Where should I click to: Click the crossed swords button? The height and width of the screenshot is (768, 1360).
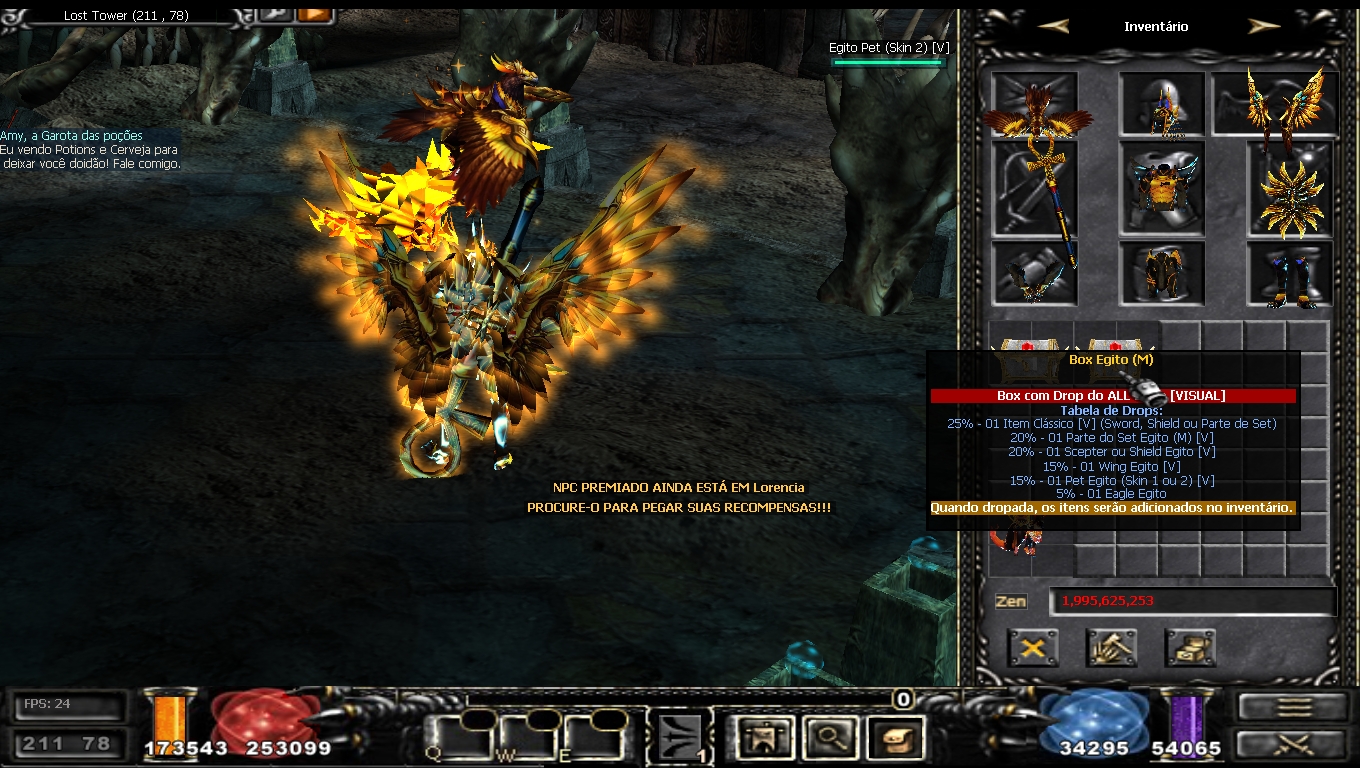tap(1293, 744)
